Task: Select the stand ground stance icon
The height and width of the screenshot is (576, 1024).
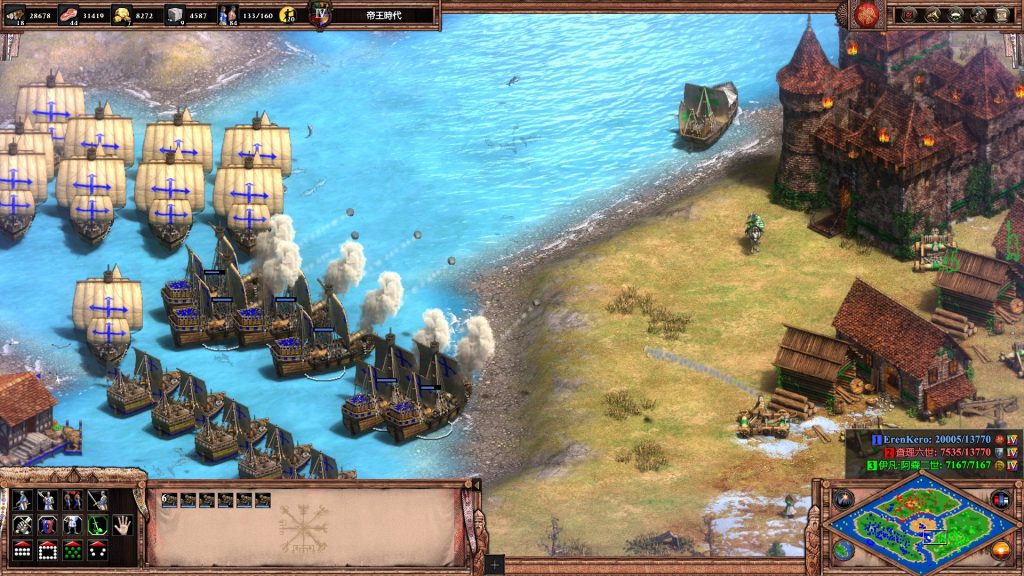Action: coord(71,499)
